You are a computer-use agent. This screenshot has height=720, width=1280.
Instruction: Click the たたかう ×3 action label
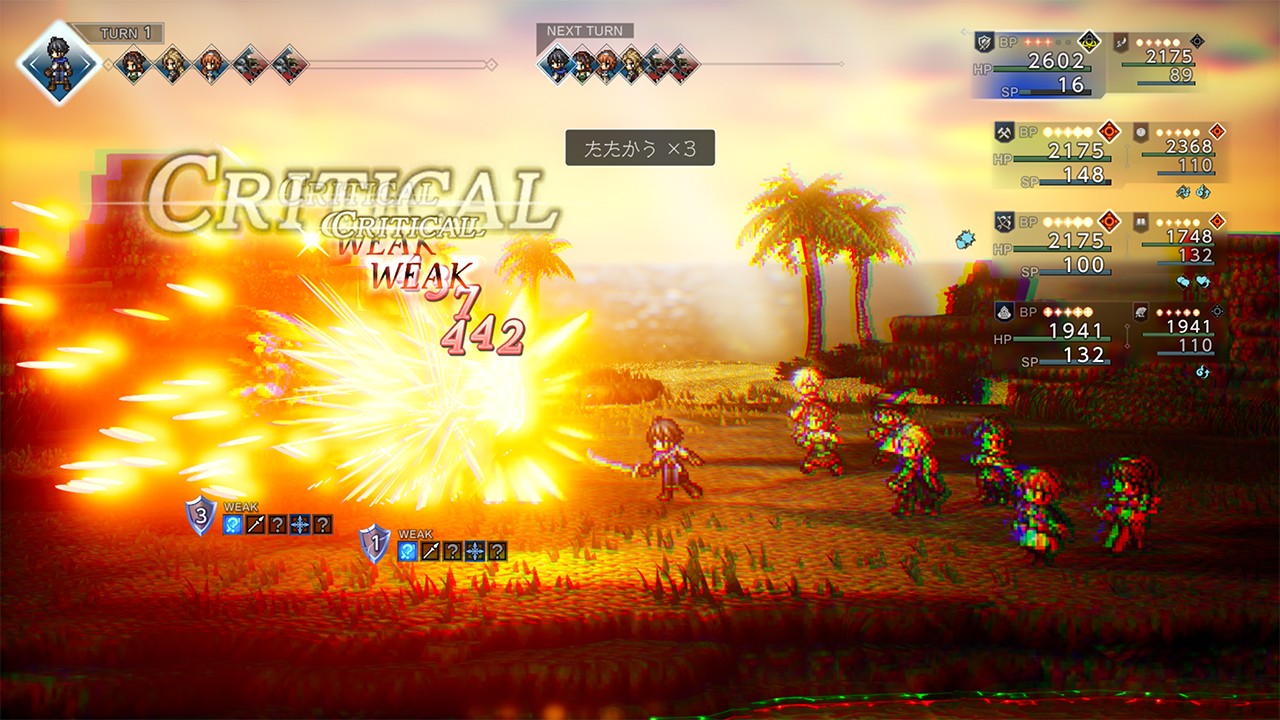(x=640, y=148)
